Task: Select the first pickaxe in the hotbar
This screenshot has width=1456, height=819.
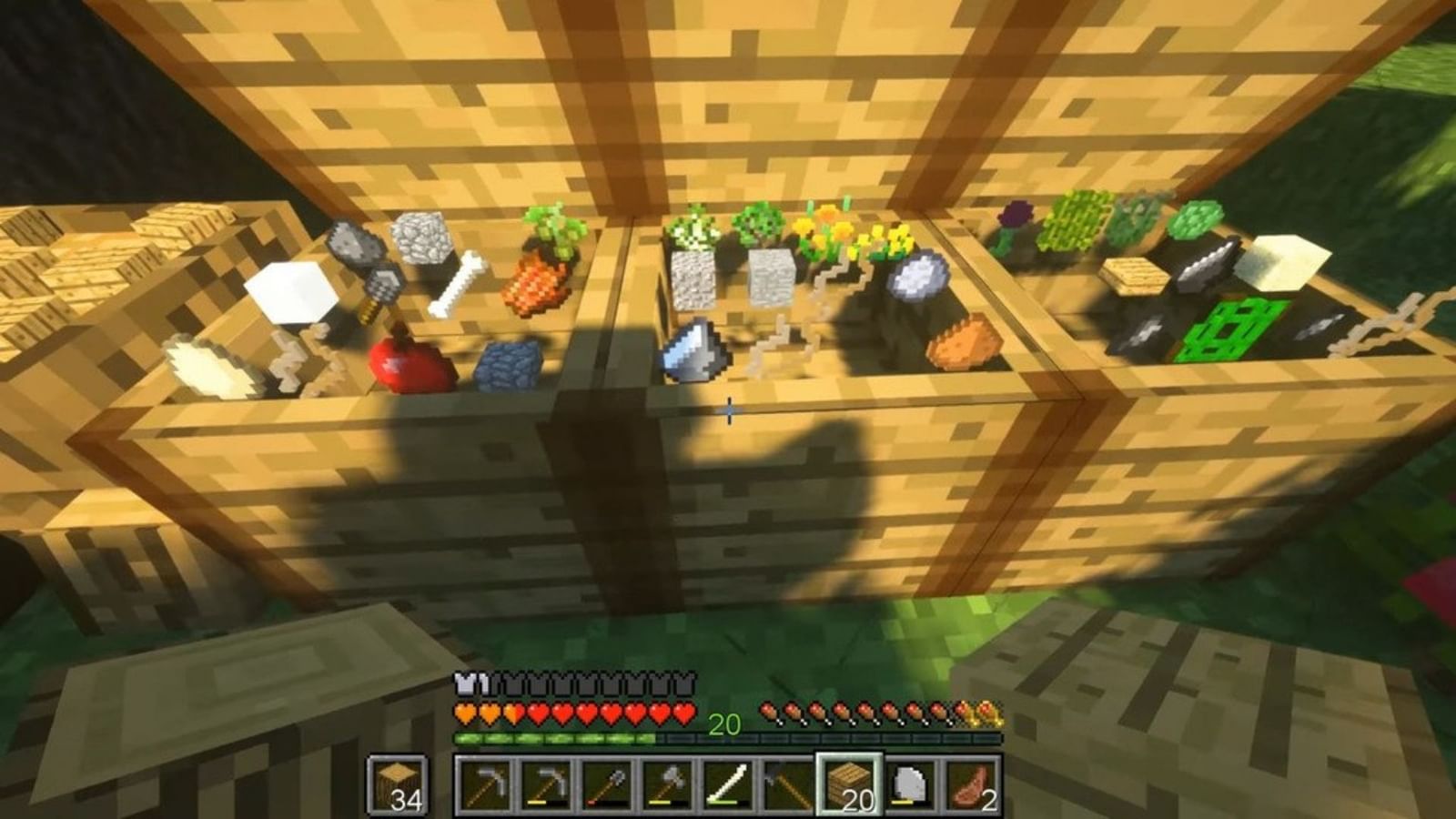Action: tap(483, 786)
